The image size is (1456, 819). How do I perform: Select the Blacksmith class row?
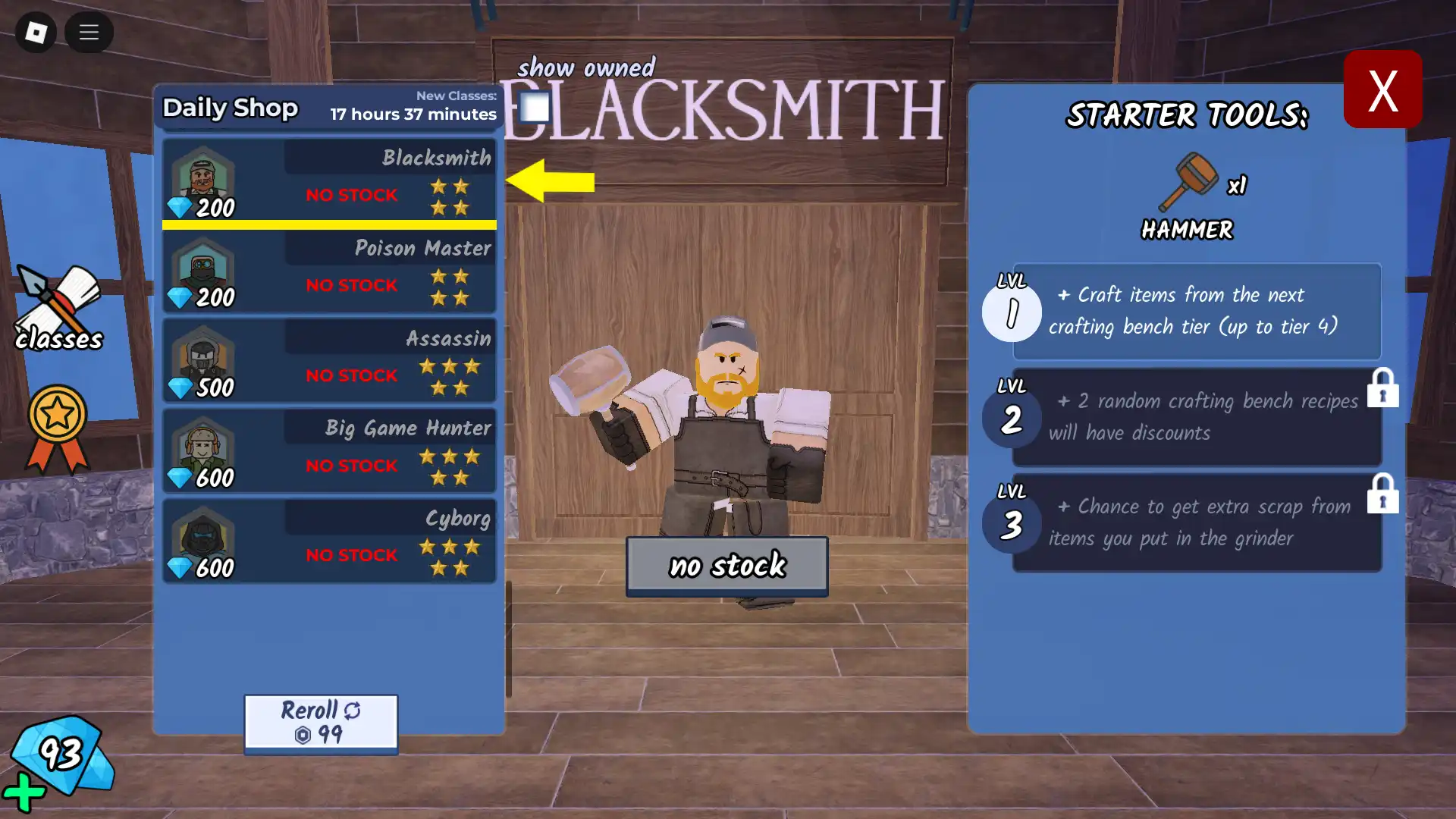[x=329, y=182]
